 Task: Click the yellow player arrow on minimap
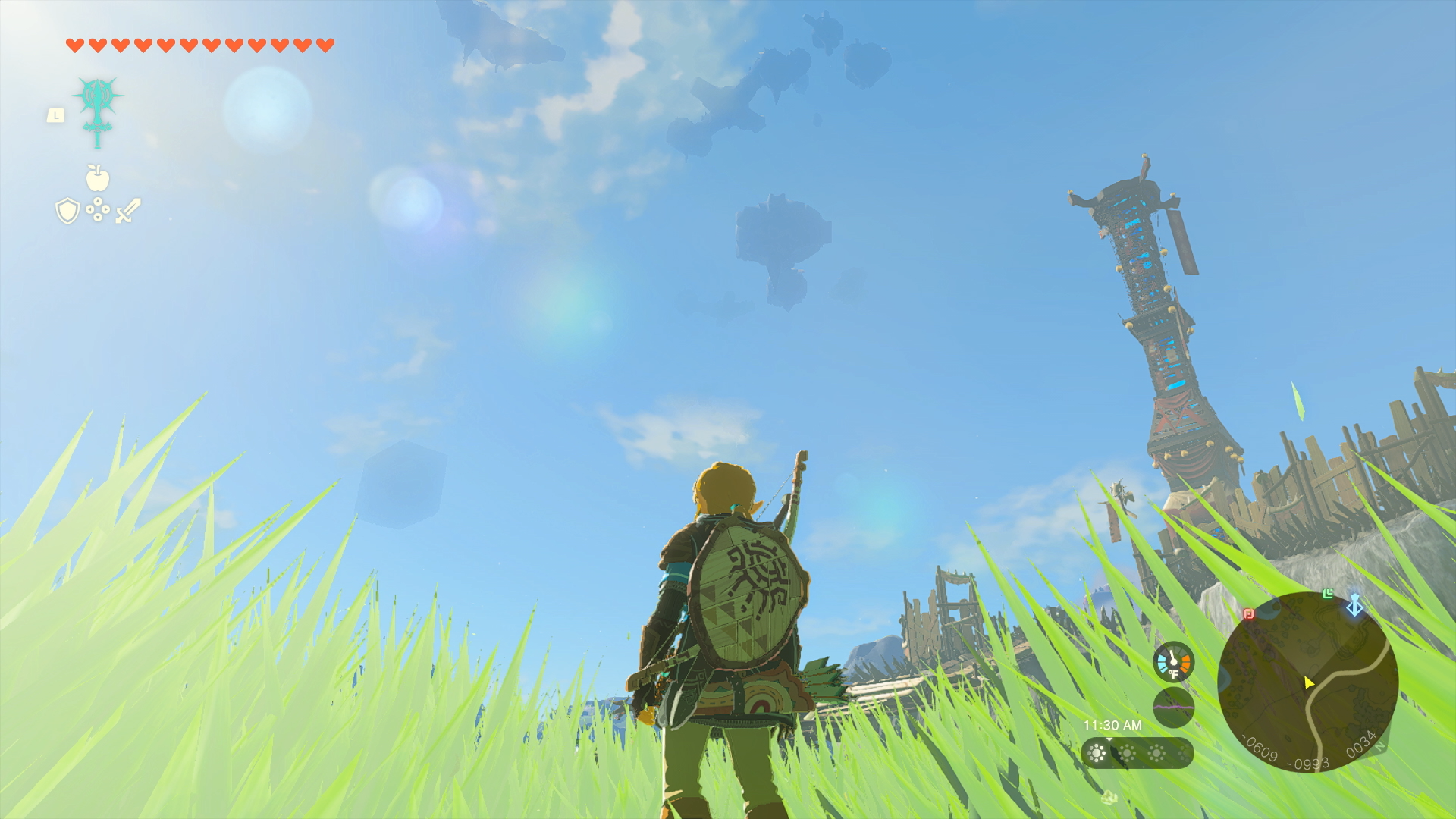coord(1309,682)
